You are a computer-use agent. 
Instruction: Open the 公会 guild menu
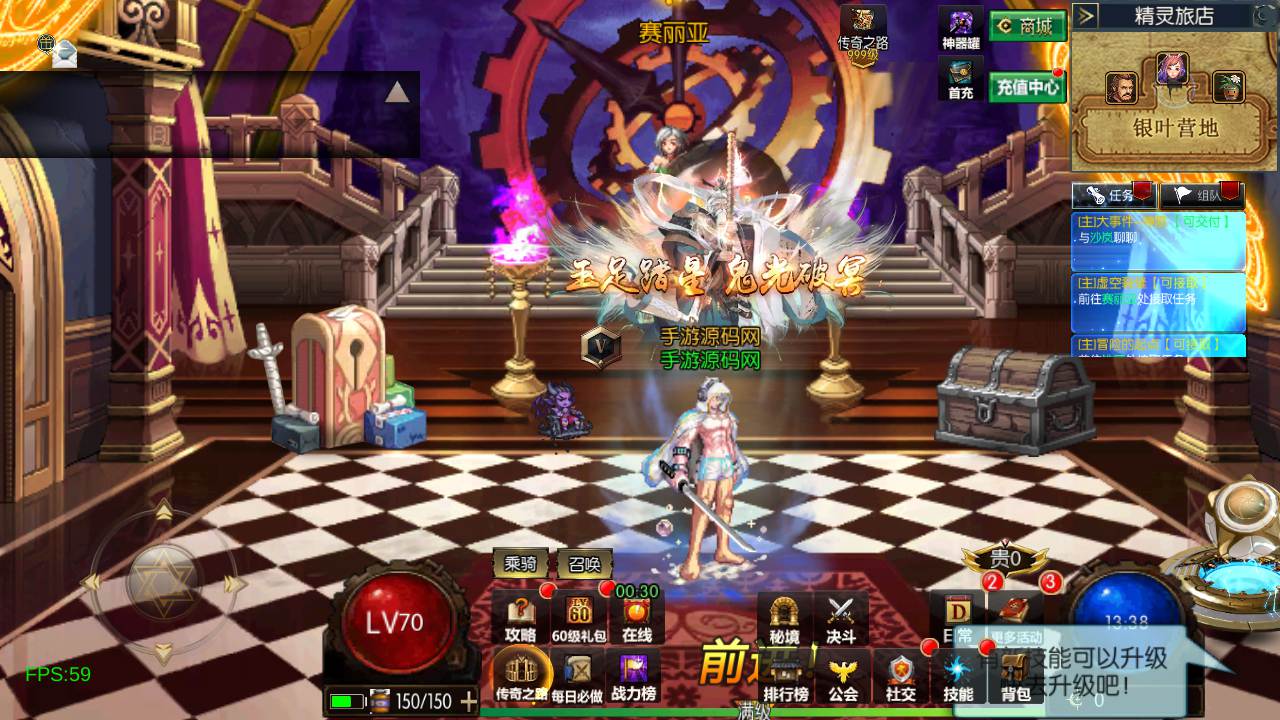(x=843, y=677)
